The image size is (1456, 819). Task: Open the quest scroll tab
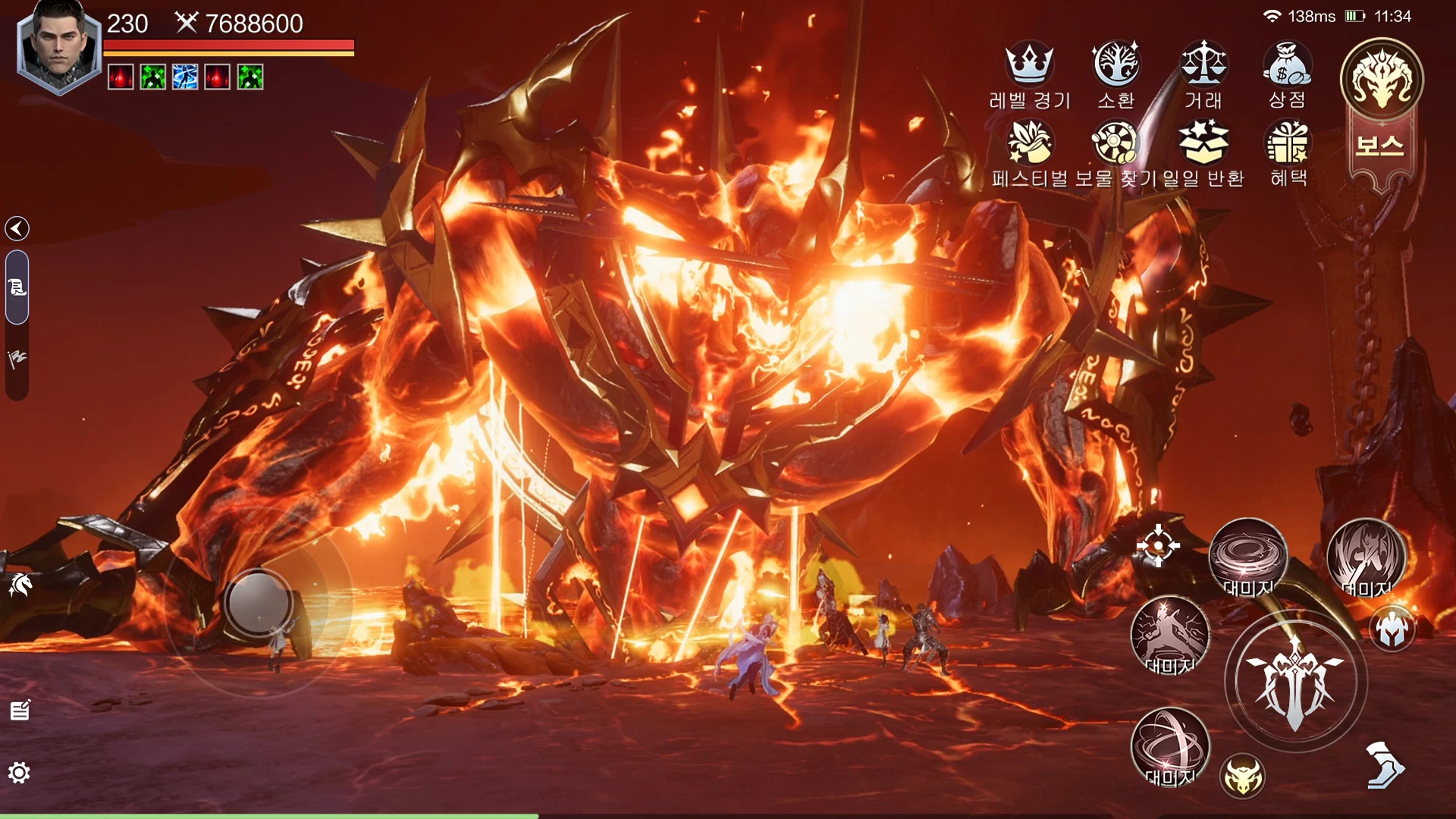click(17, 287)
